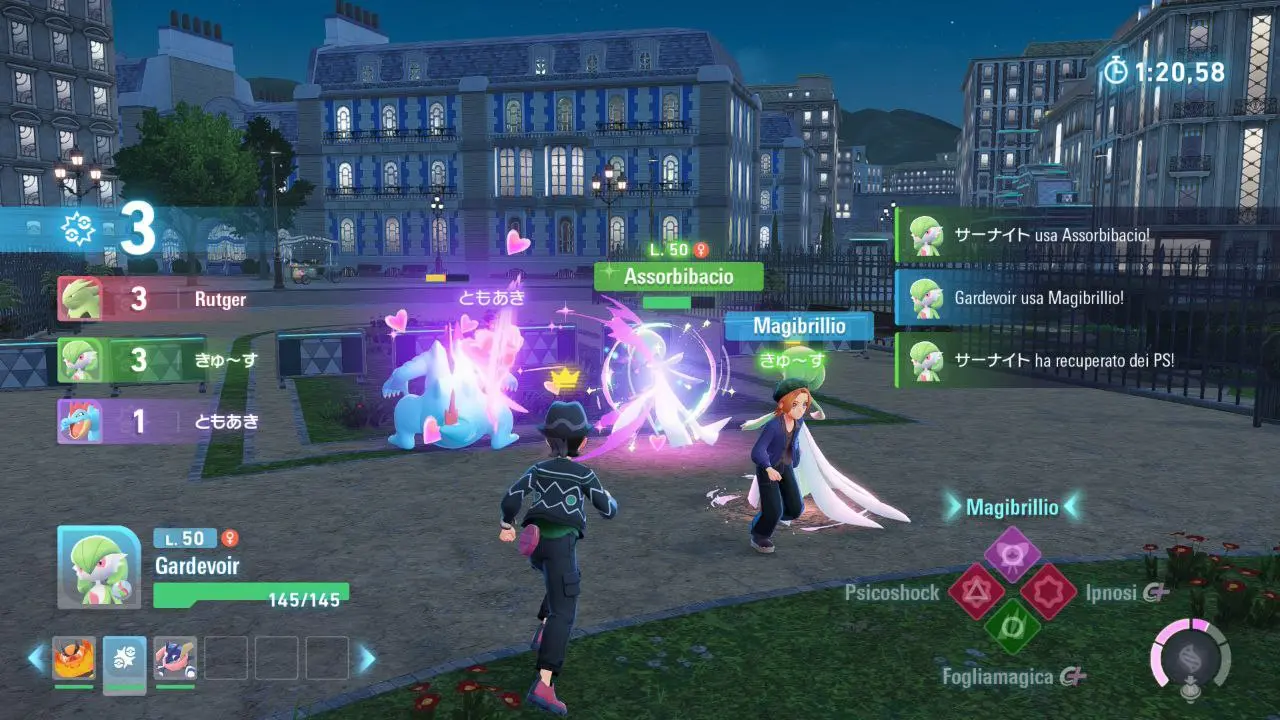The width and height of the screenshot is (1280, 720).
Task: Pick the highlighted Poké Ball party slot
Action: [124, 658]
